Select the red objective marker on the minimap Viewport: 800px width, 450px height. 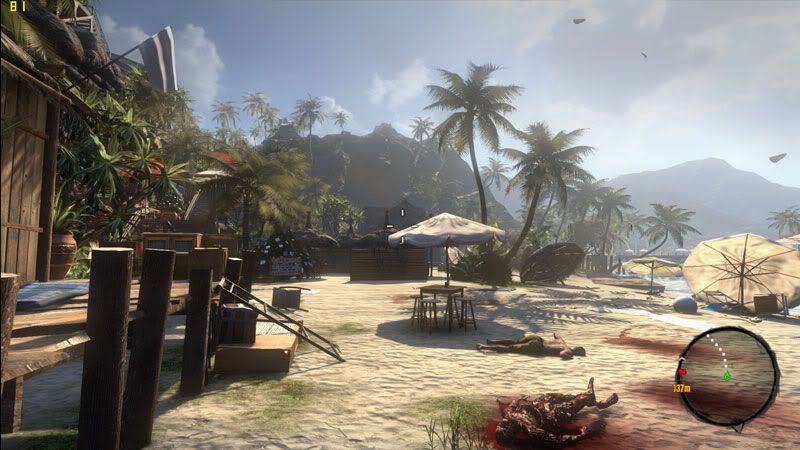[682, 371]
